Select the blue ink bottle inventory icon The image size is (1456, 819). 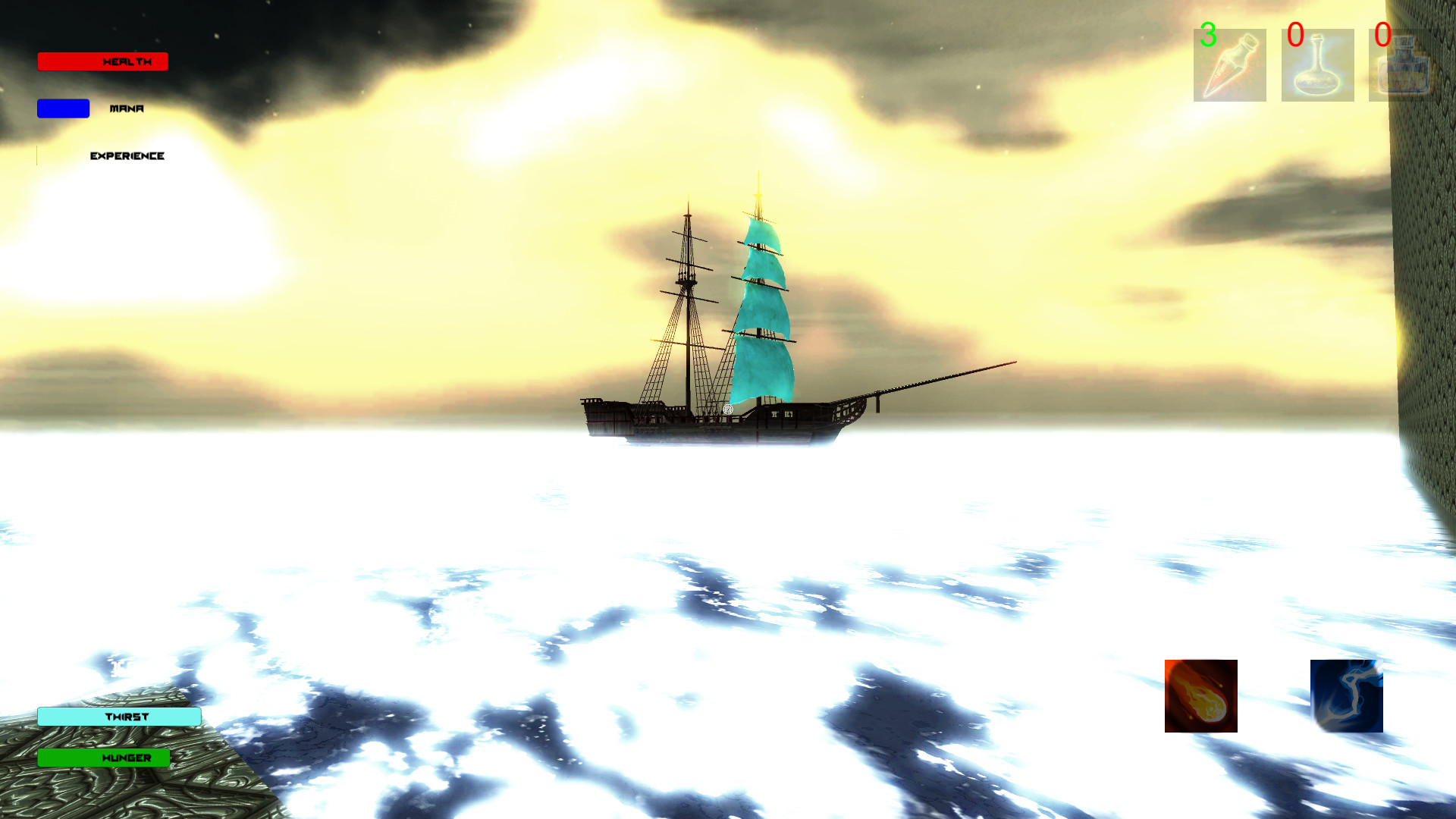click(x=1399, y=64)
